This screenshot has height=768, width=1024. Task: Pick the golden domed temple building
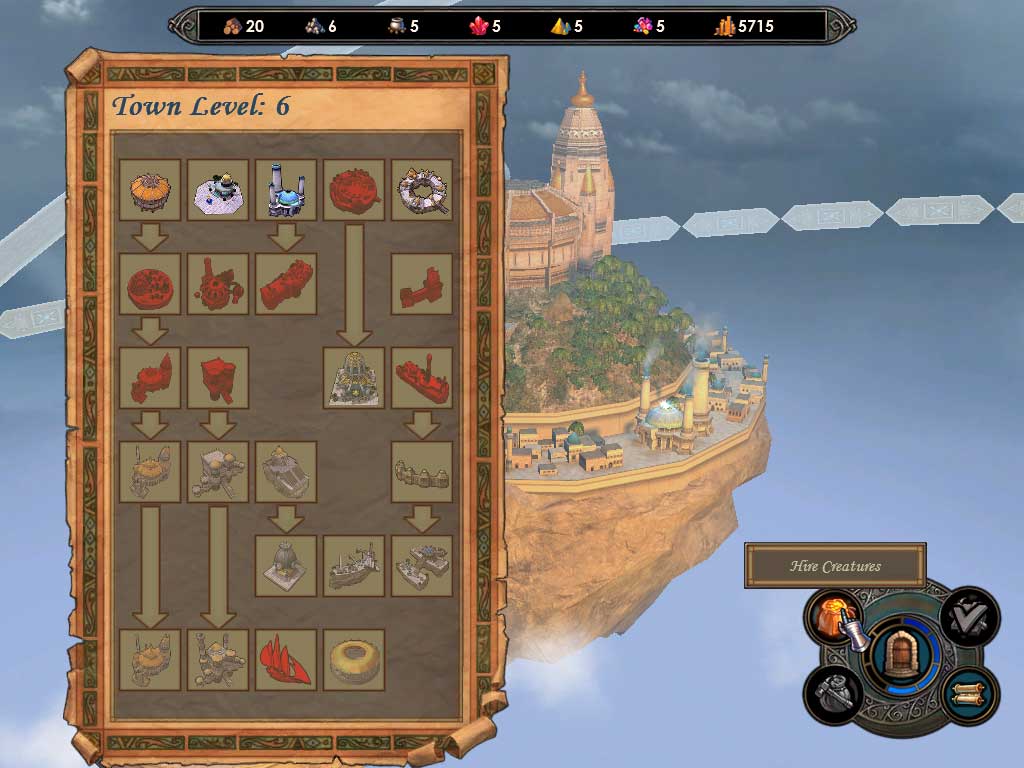(354, 378)
